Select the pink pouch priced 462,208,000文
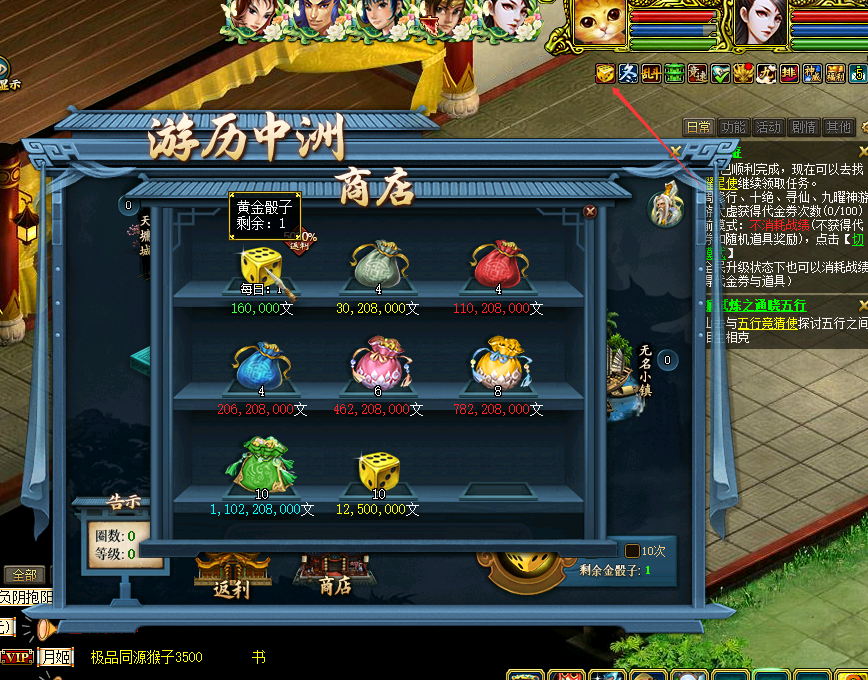 point(378,365)
